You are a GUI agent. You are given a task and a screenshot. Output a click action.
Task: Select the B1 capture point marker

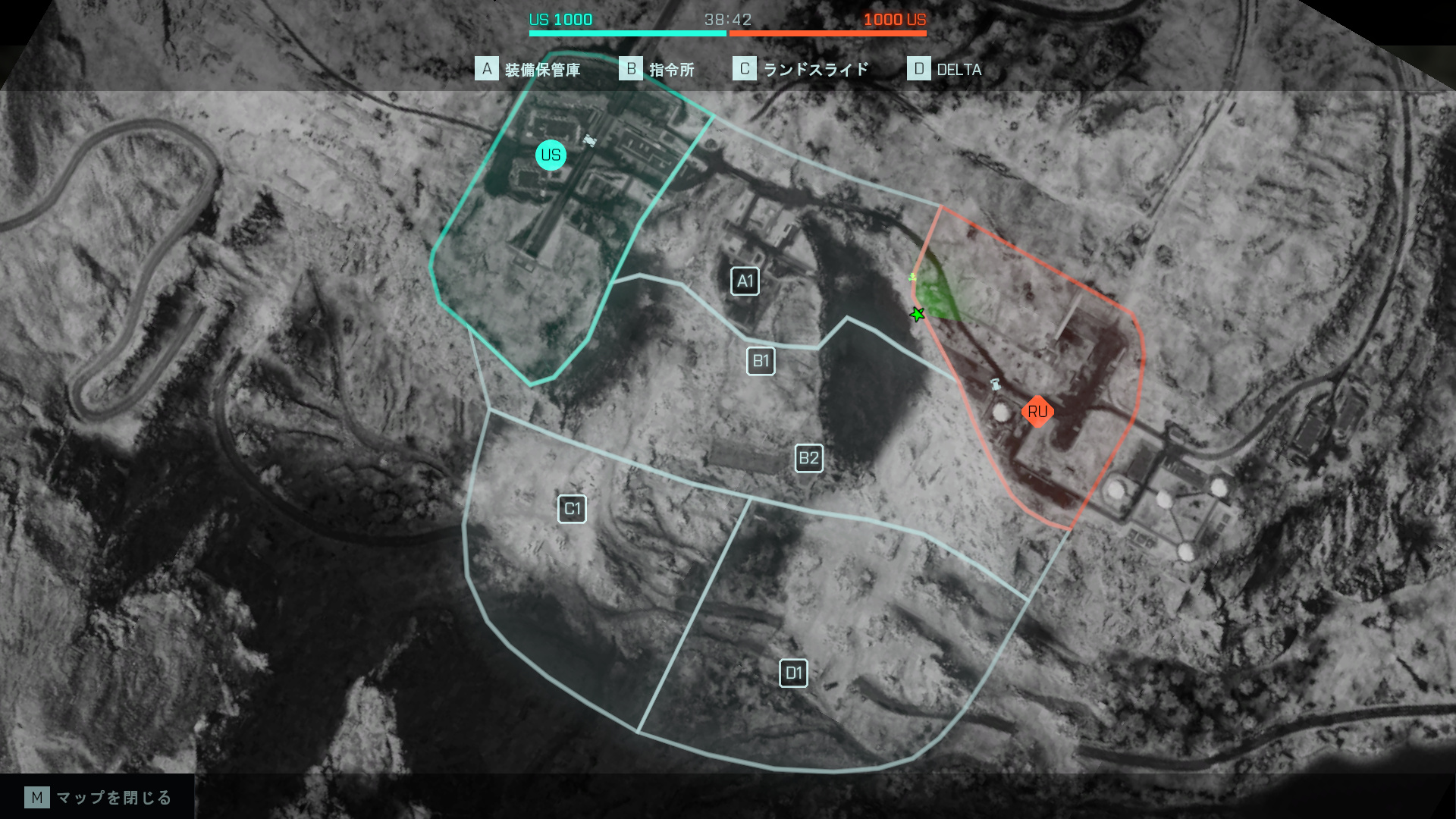point(761,361)
